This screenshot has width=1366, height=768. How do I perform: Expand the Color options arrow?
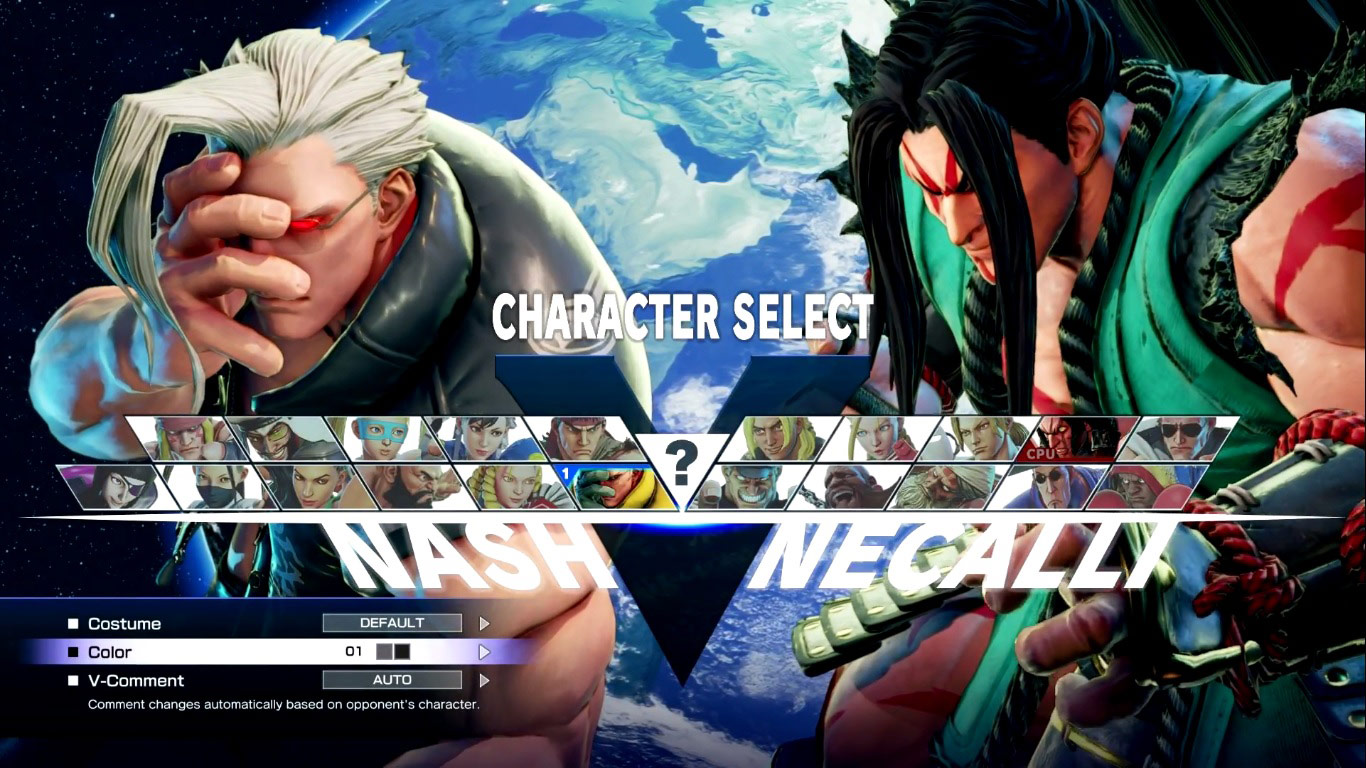coord(485,651)
